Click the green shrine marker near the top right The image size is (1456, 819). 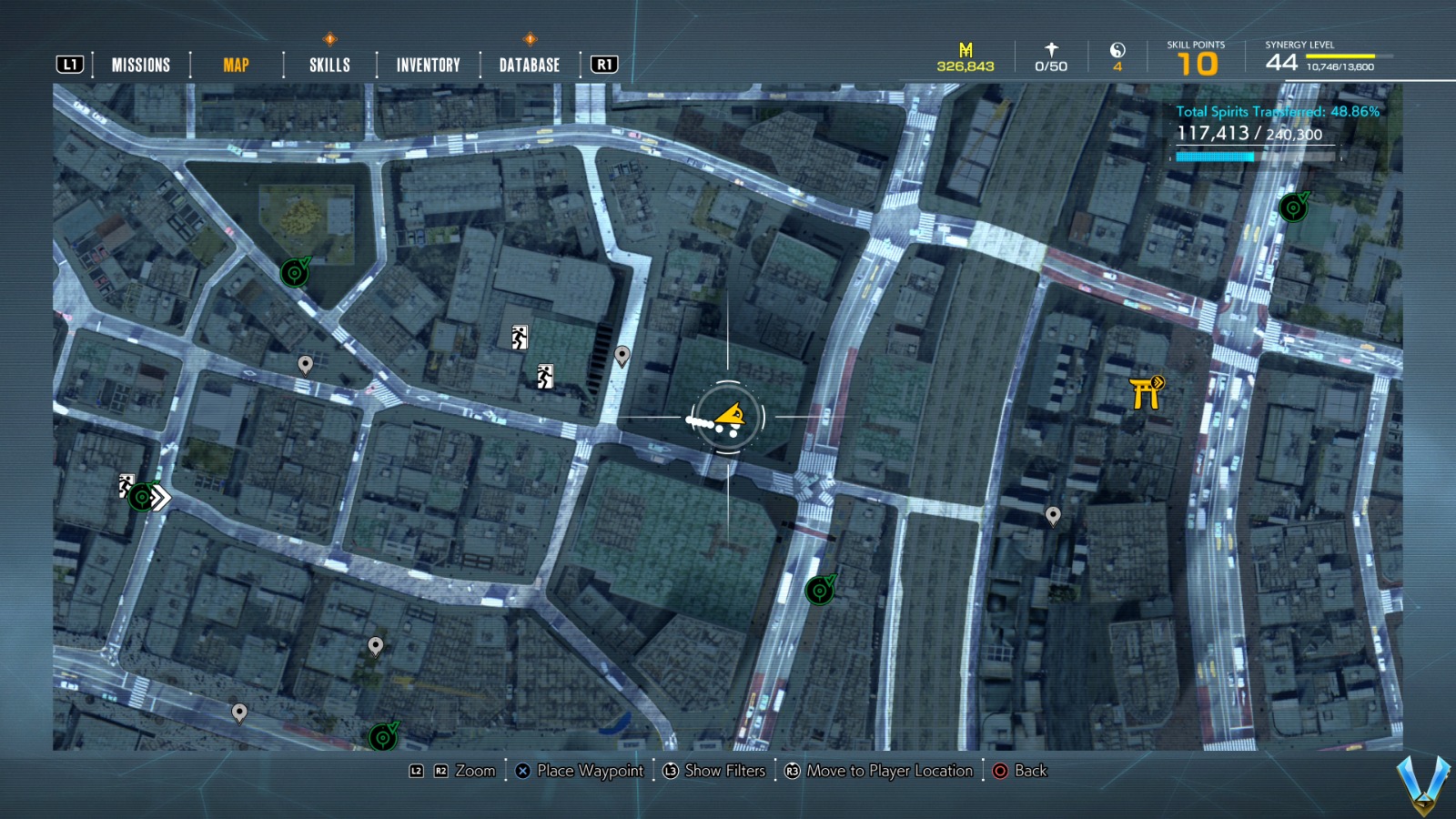[x=1292, y=206]
